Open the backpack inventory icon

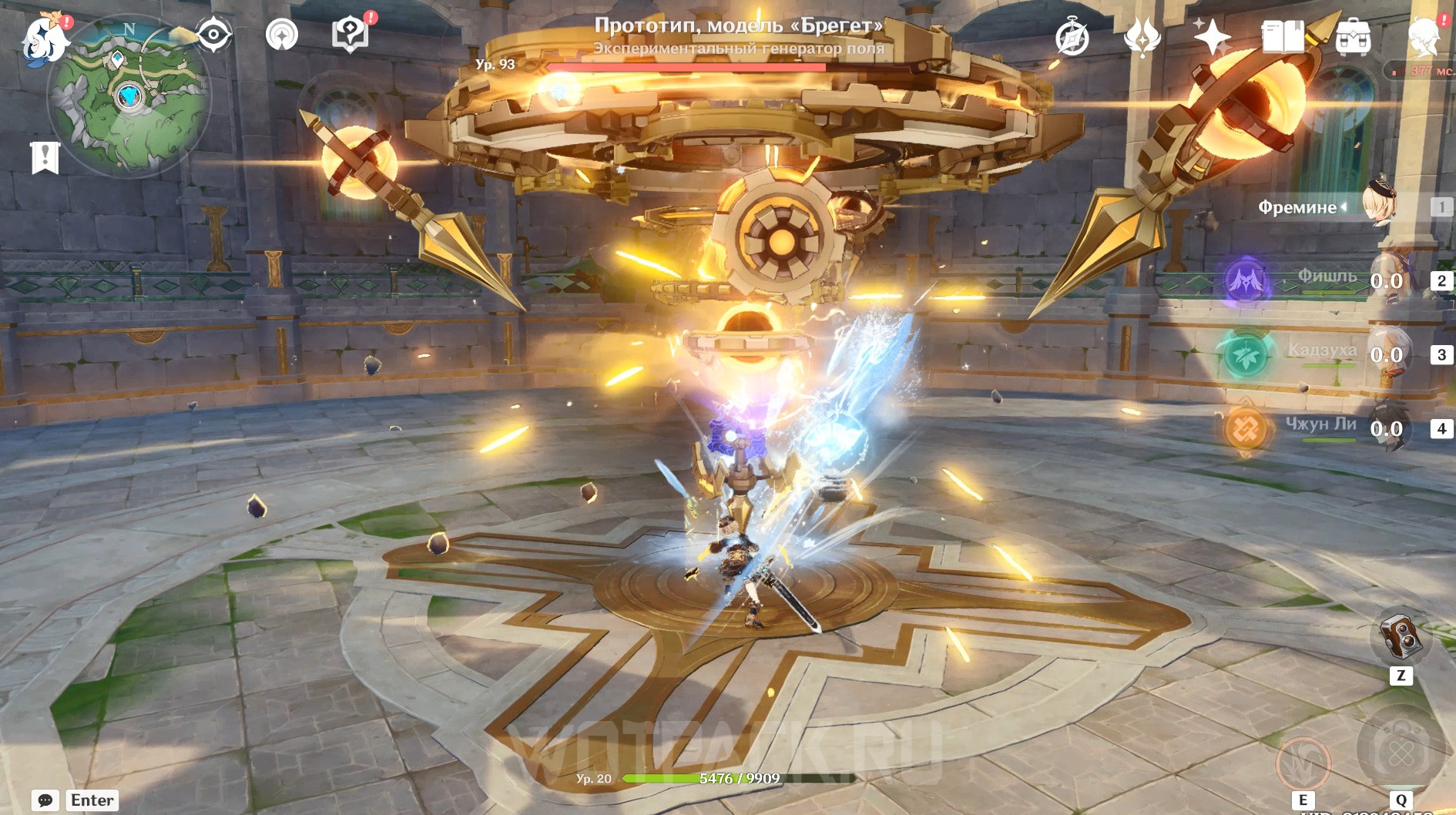tap(1353, 37)
